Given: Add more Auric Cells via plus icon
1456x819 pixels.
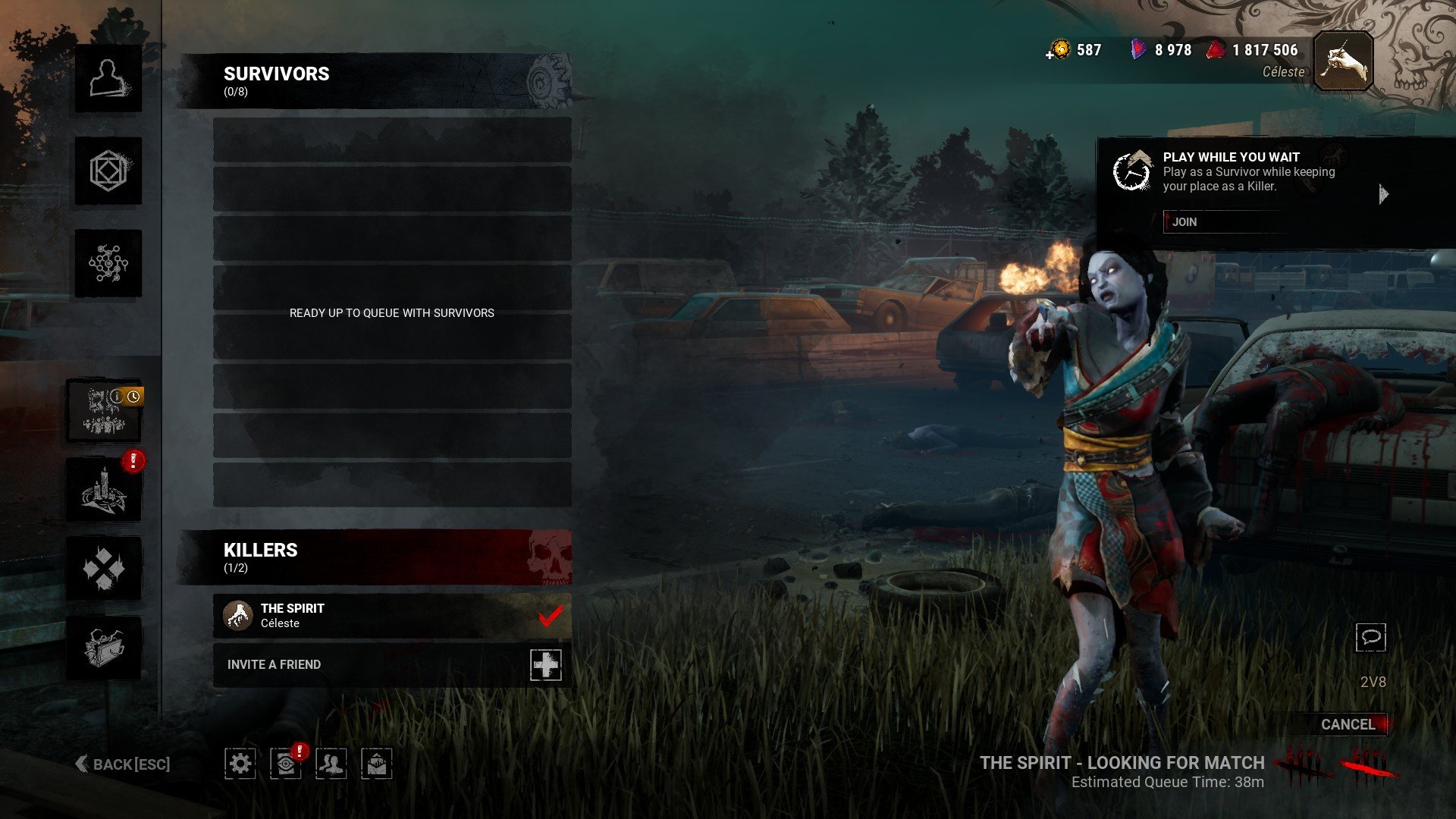Looking at the screenshot, I should point(1050,55).
